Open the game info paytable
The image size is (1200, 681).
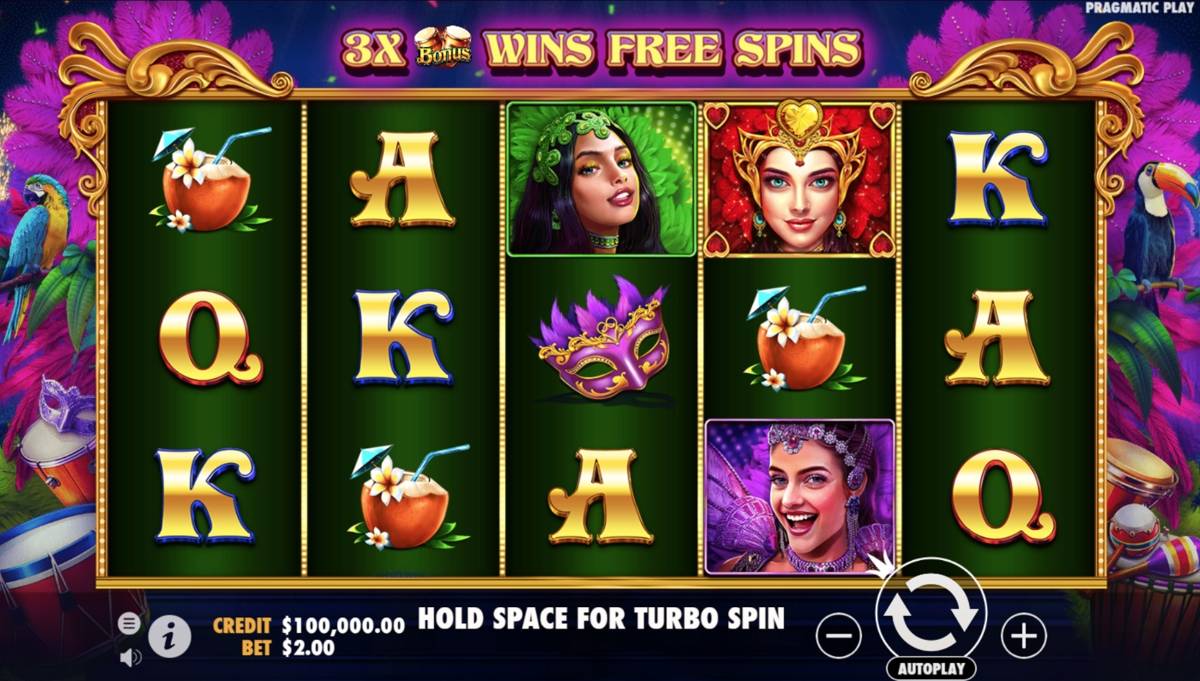[170, 635]
